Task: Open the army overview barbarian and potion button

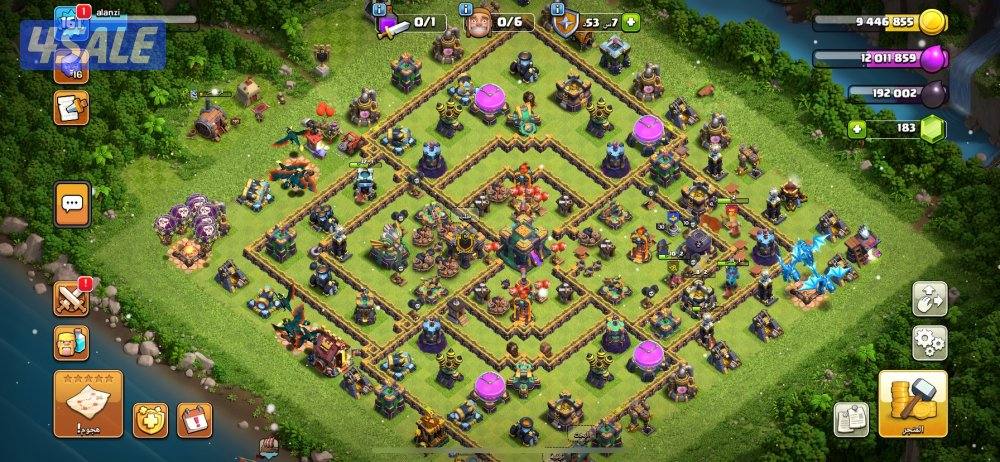Action: click(71, 343)
